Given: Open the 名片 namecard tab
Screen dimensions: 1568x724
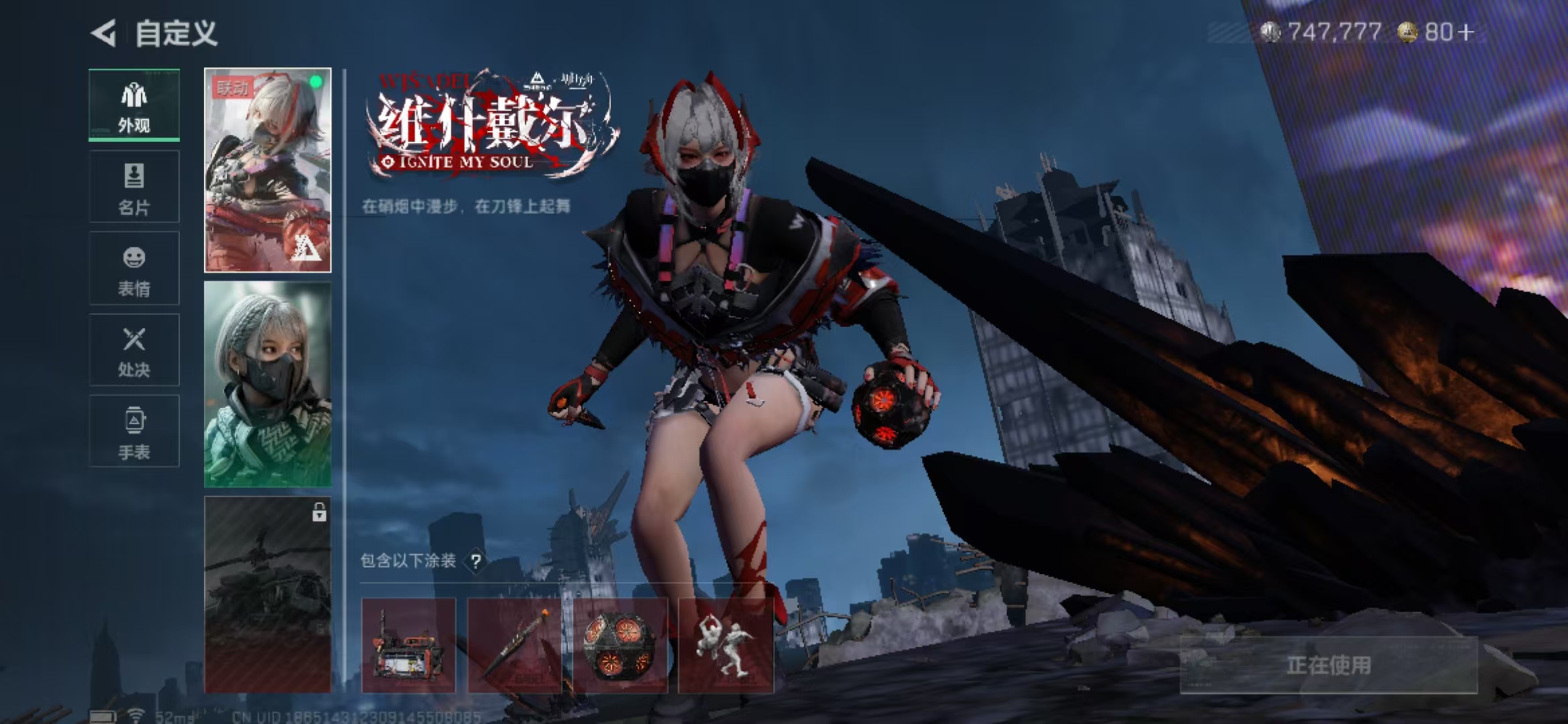Looking at the screenshot, I should [134, 187].
